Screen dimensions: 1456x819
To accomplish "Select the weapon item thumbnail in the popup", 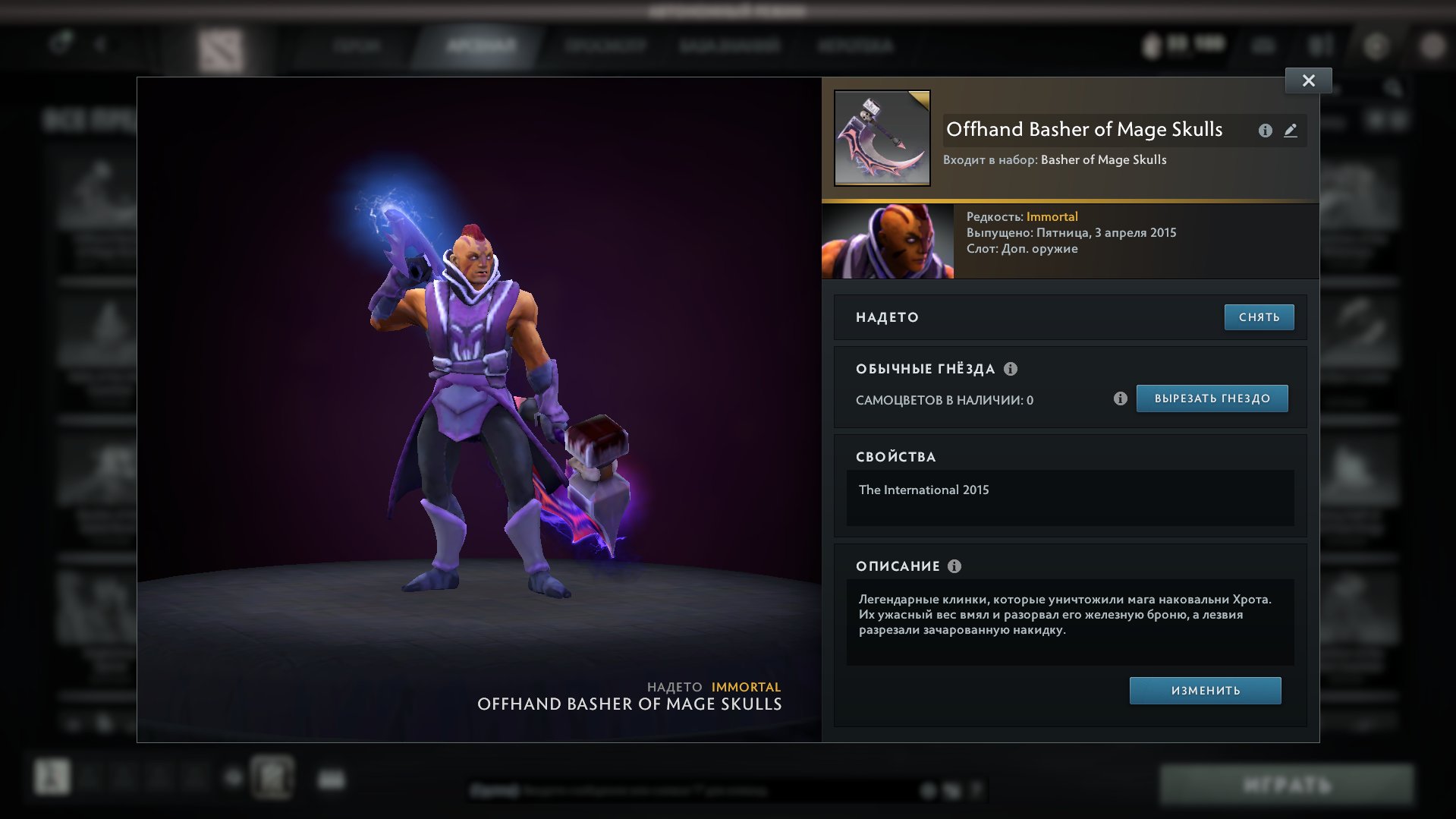I will coord(882,137).
